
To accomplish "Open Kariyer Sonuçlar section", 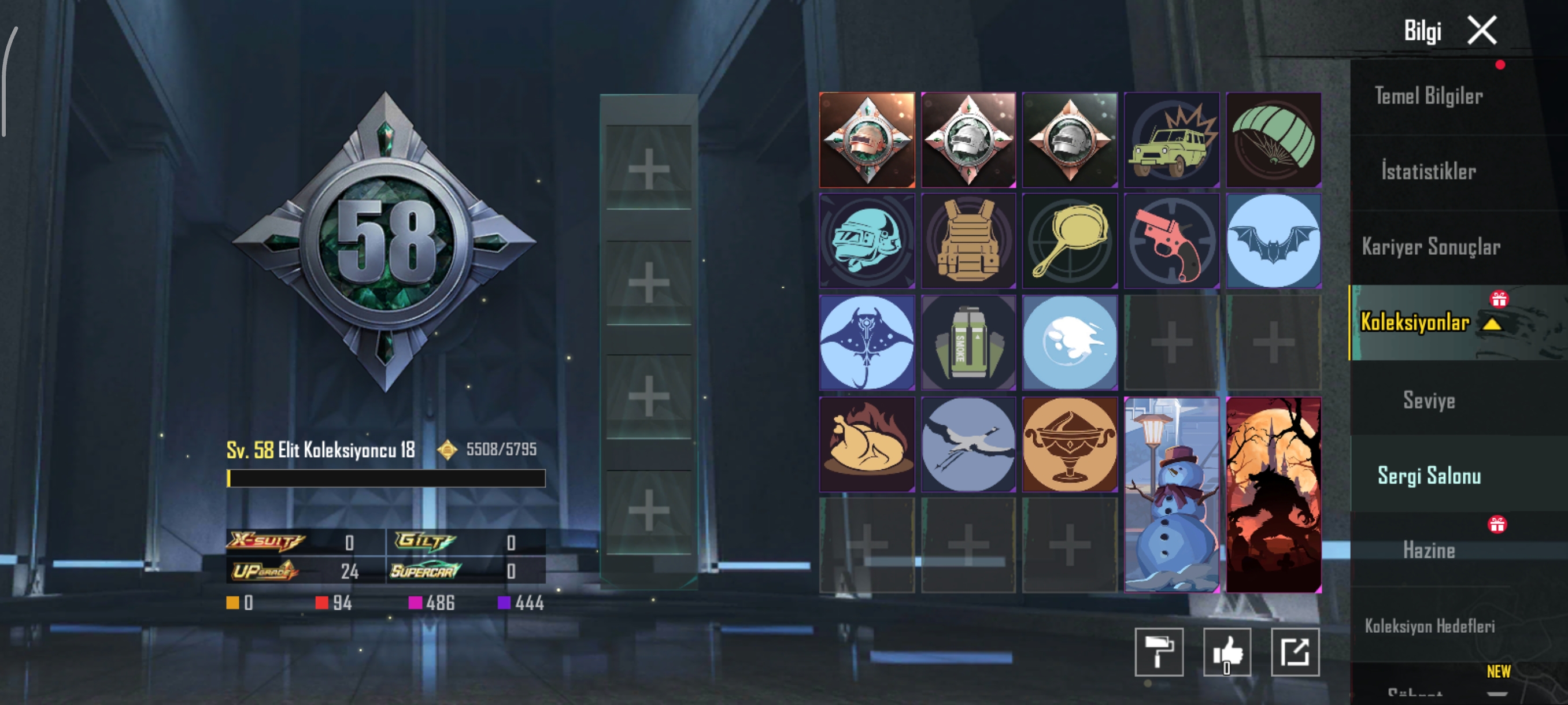I will (1430, 247).
